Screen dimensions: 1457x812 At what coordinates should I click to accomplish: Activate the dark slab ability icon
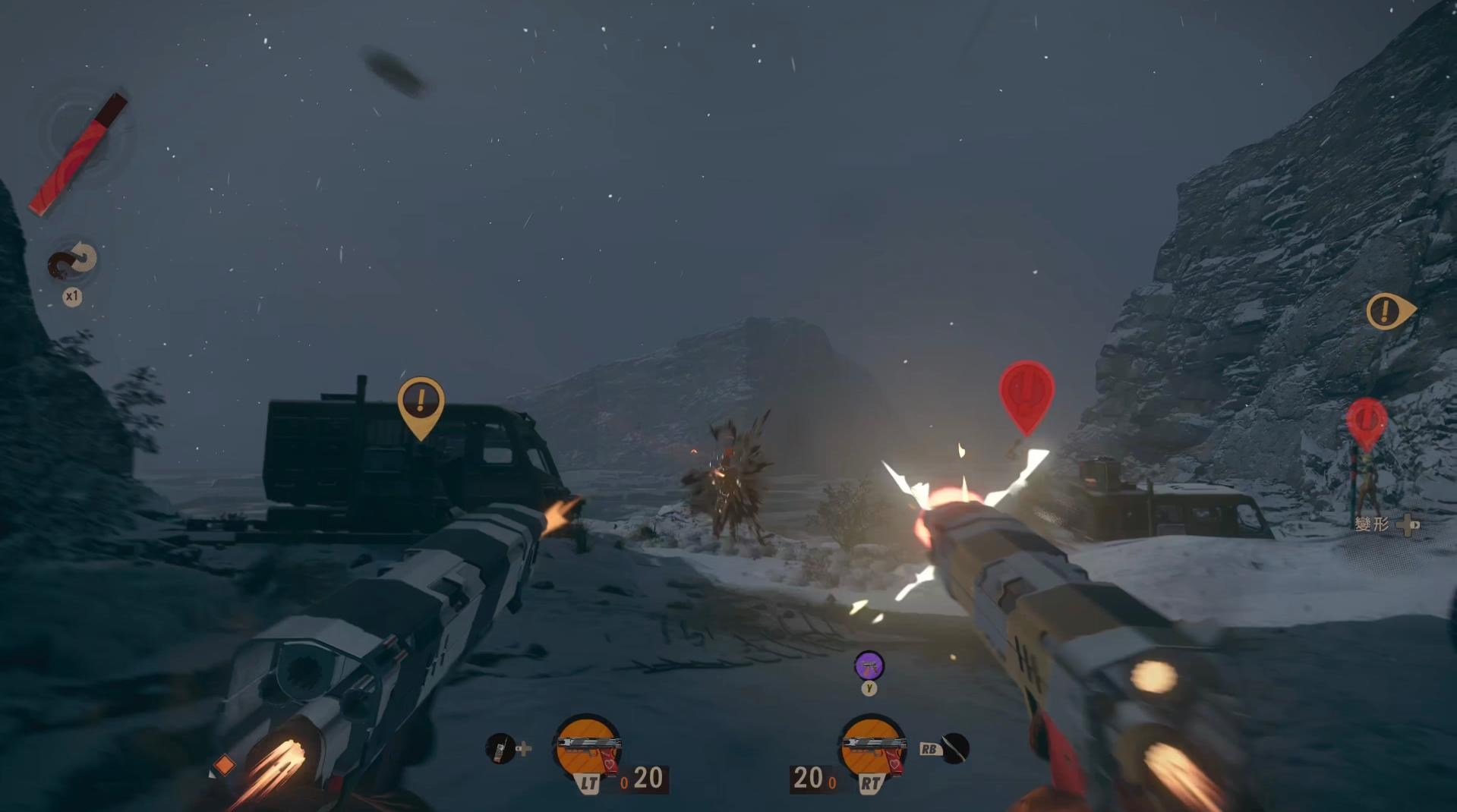tap(954, 748)
